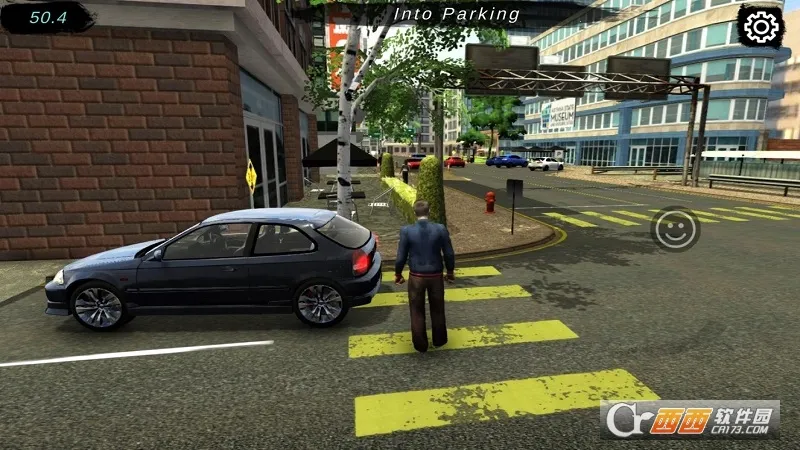Open the settings gear menu
This screenshot has height=450, width=800.
coord(761,27)
